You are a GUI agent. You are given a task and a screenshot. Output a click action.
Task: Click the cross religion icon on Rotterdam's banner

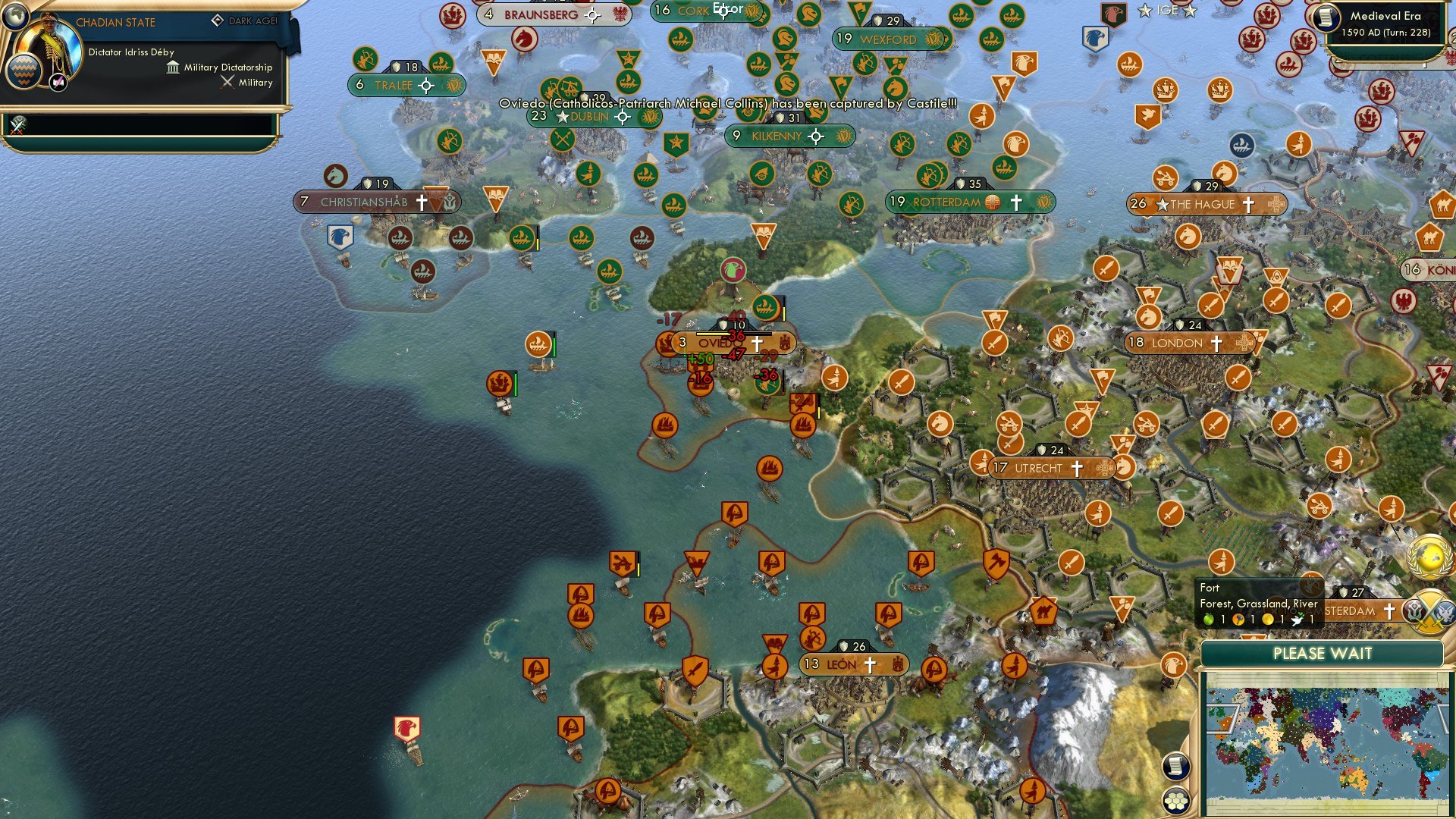pos(1016,202)
